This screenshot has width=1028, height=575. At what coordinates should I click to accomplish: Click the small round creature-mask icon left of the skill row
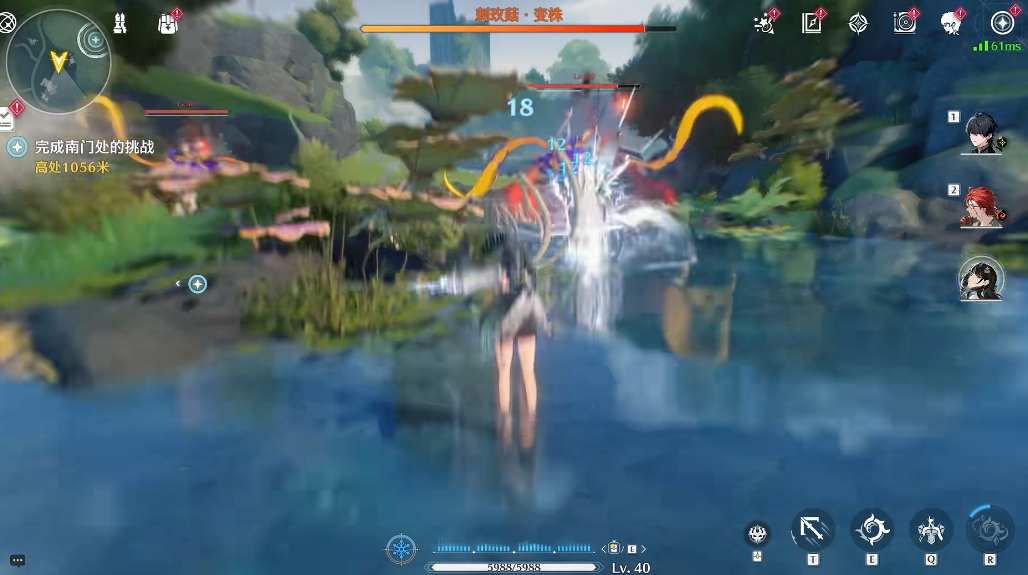coord(758,534)
